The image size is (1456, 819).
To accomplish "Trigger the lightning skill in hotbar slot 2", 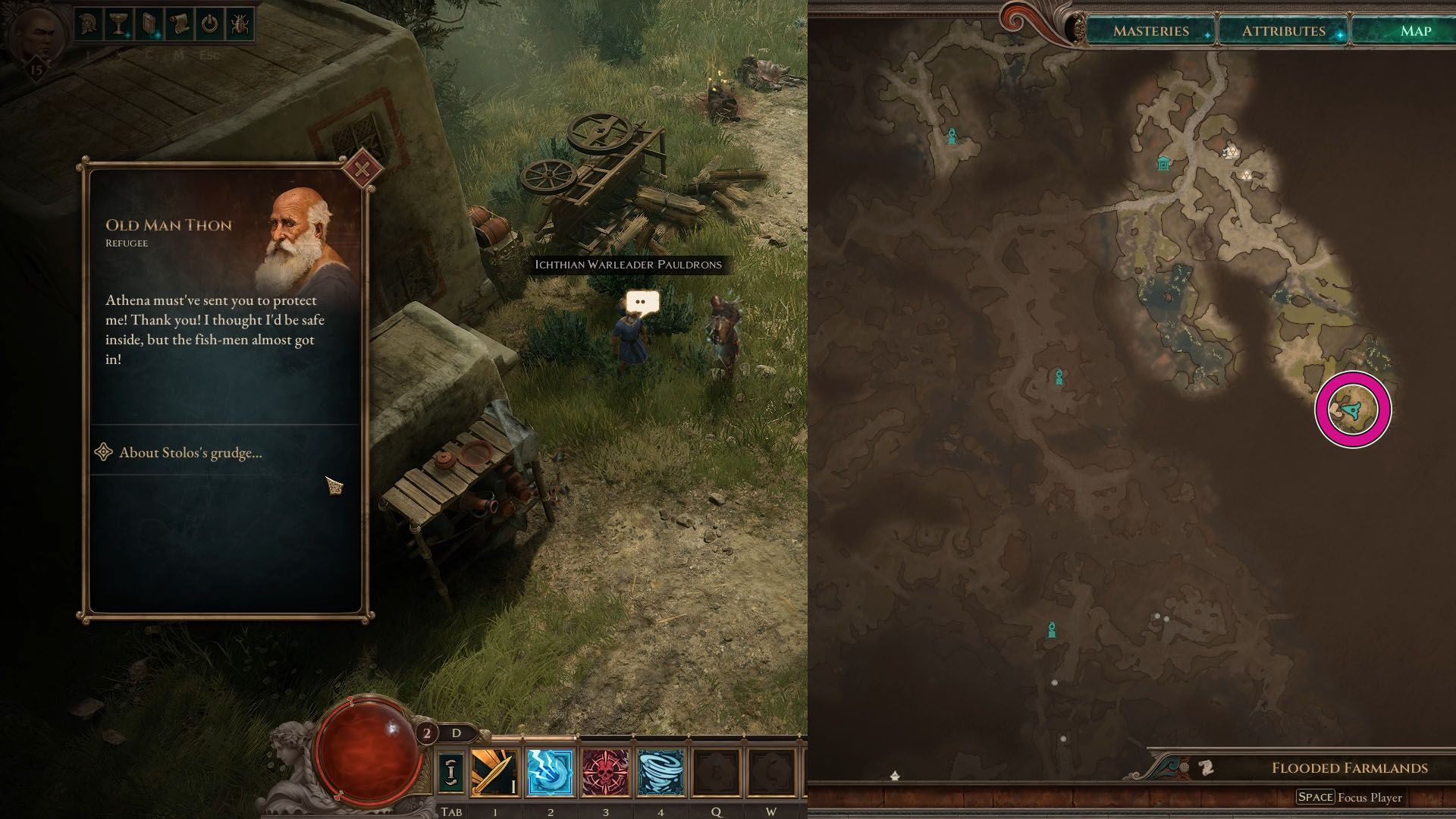I will pyautogui.click(x=548, y=771).
